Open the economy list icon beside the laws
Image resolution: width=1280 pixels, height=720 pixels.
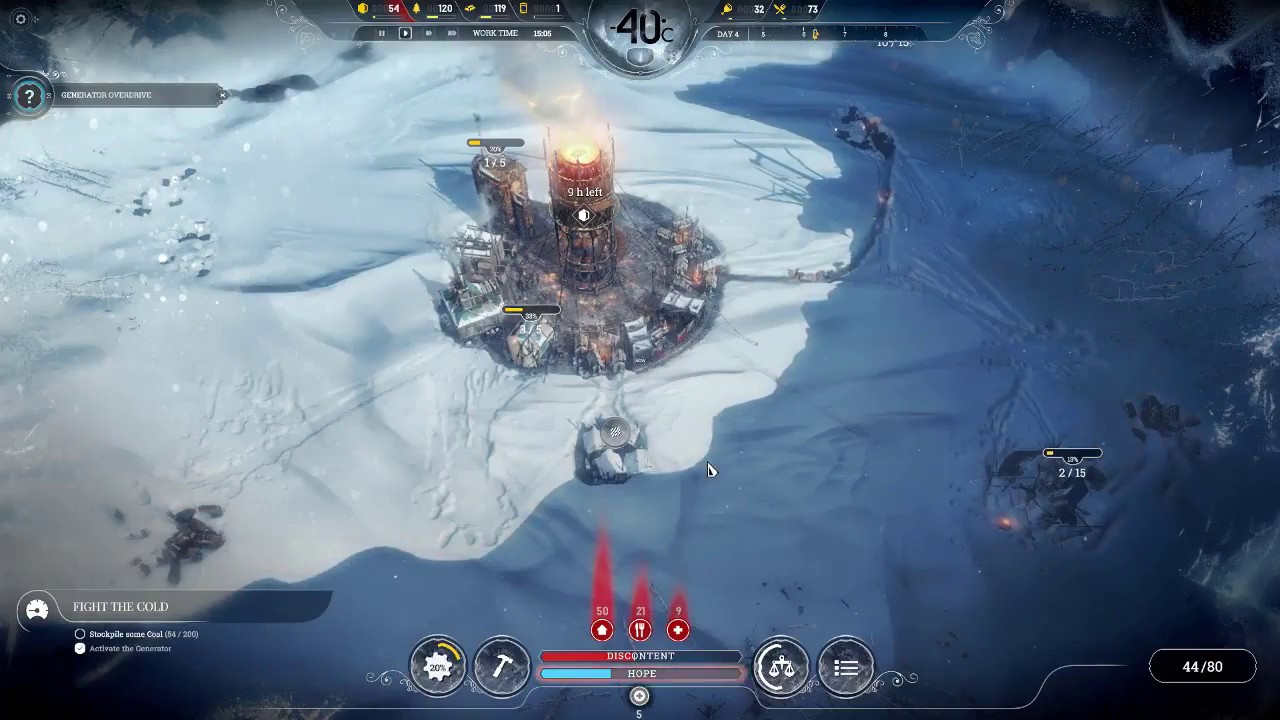point(845,666)
